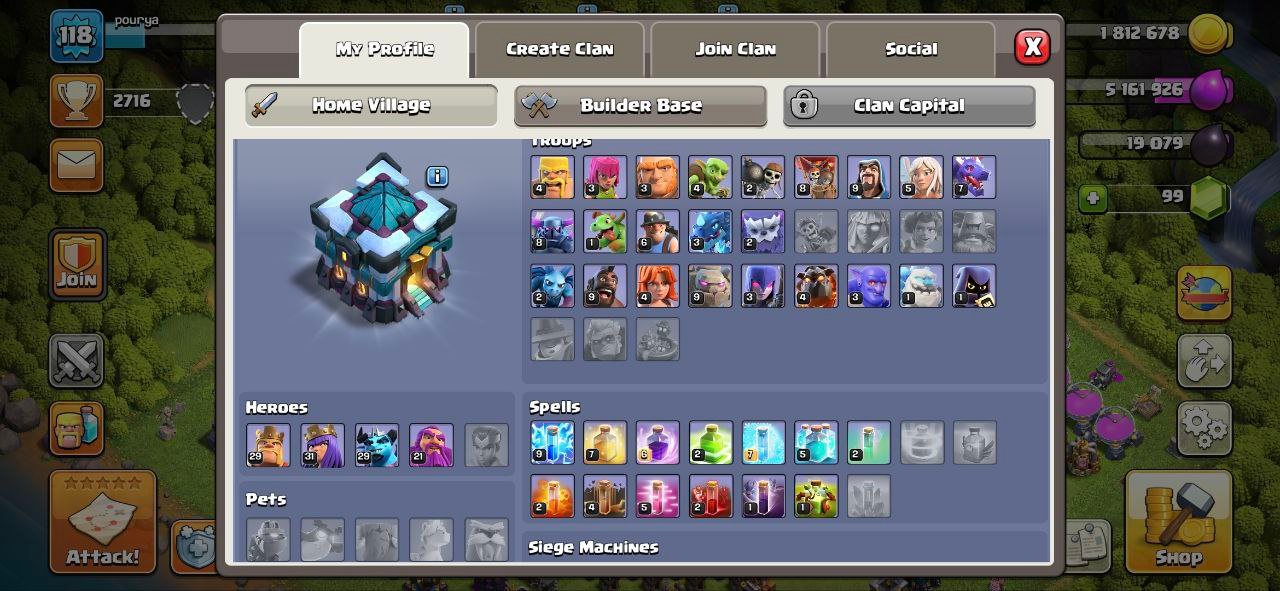Image resolution: width=1280 pixels, height=591 pixels.
Task: Open the Join Clan tab
Action: click(735, 49)
